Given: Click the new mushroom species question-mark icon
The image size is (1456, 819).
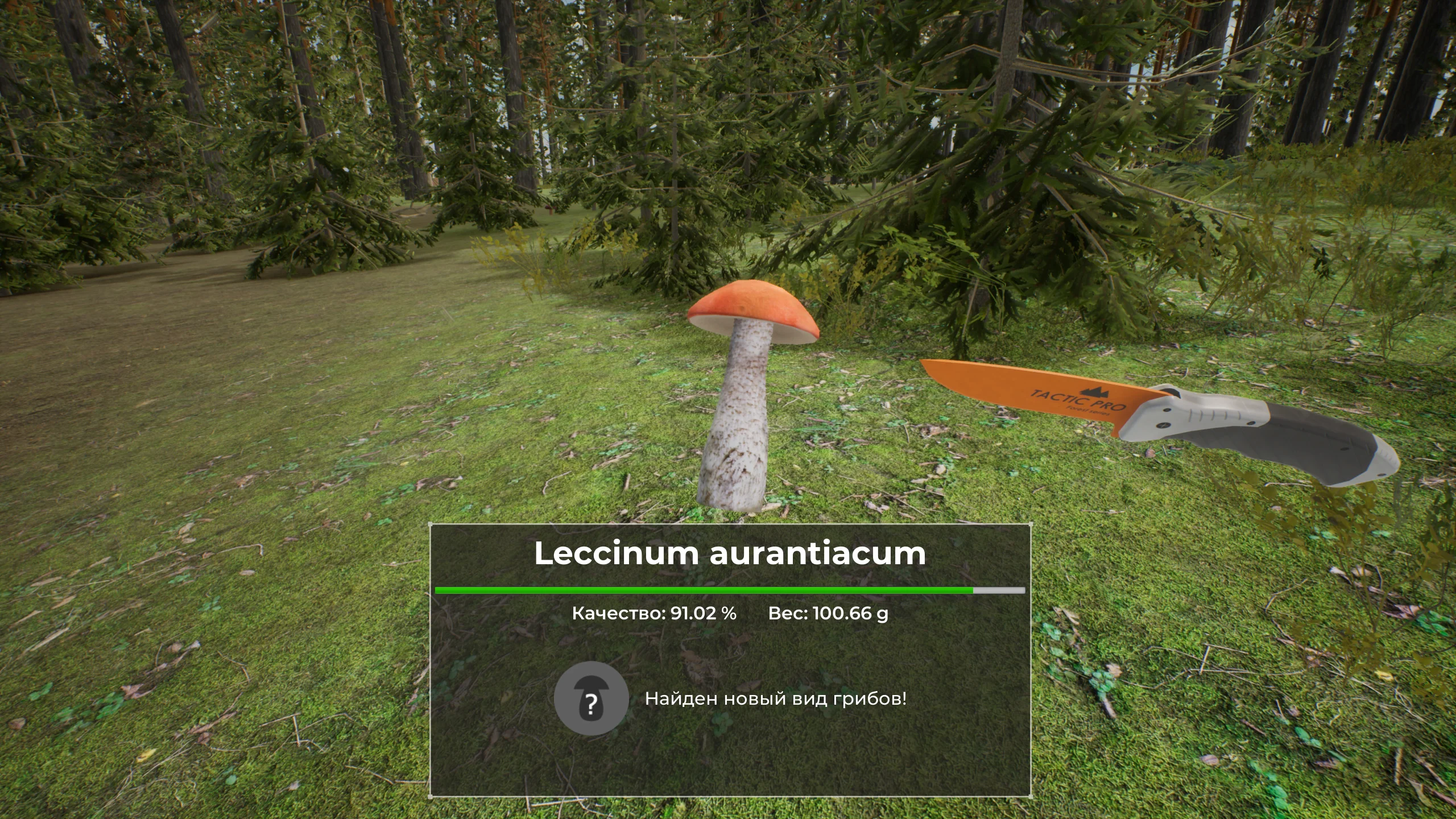Looking at the screenshot, I should point(591,698).
